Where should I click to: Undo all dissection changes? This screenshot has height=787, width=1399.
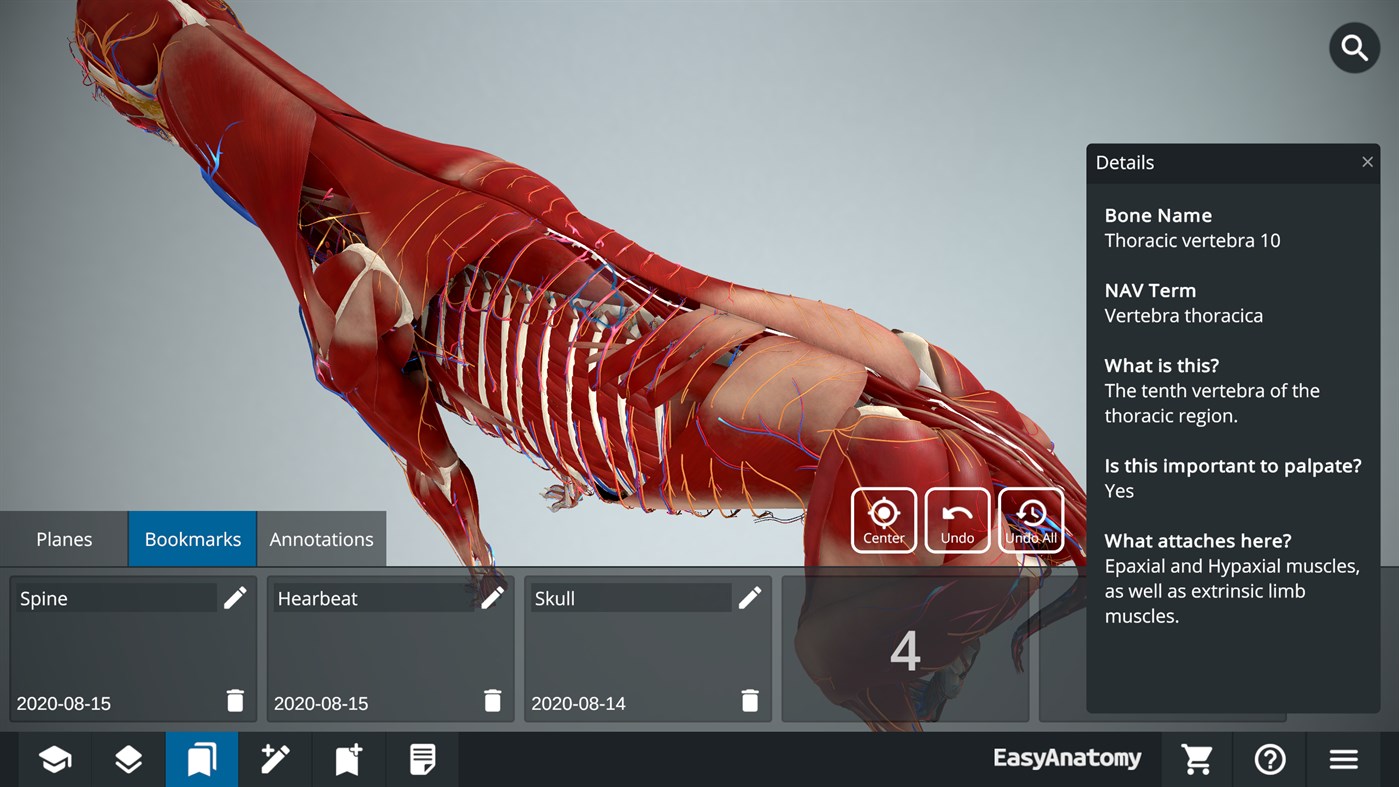click(1030, 519)
